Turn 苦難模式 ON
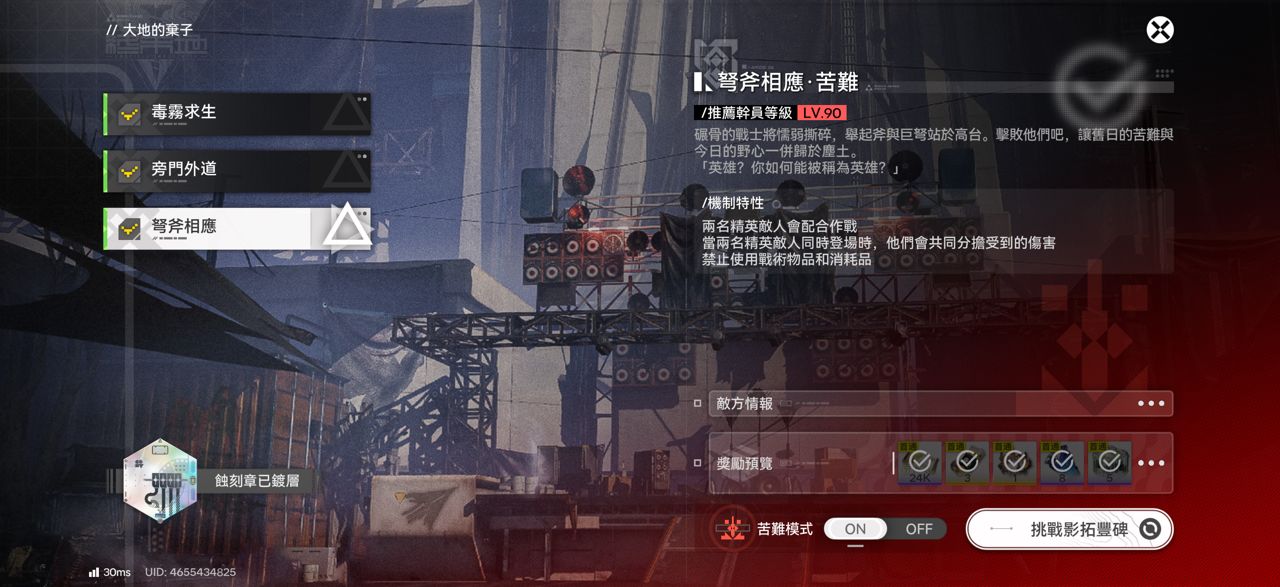 click(855, 529)
